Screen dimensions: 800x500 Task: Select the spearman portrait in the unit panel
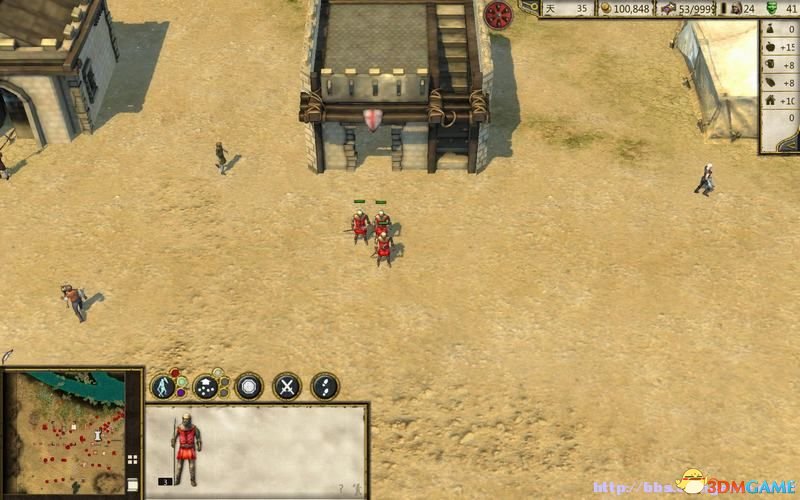pyautogui.click(x=186, y=447)
